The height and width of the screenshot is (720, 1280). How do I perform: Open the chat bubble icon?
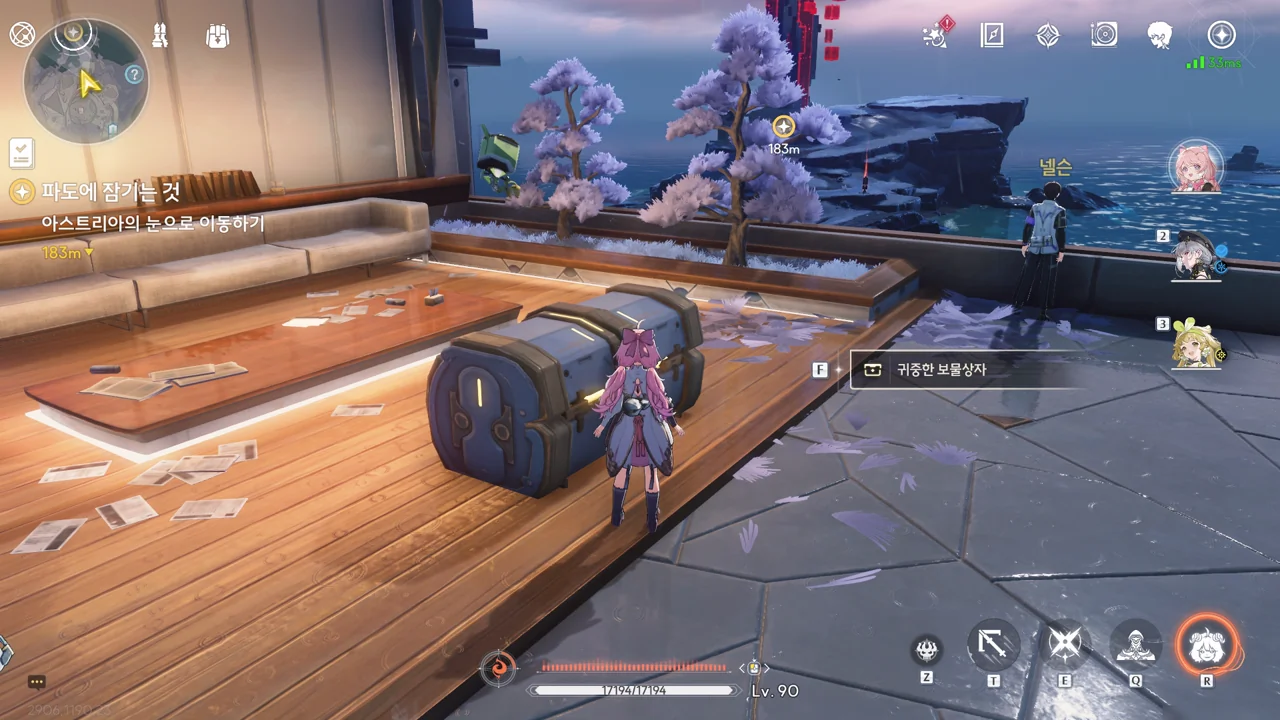click(37, 682)
